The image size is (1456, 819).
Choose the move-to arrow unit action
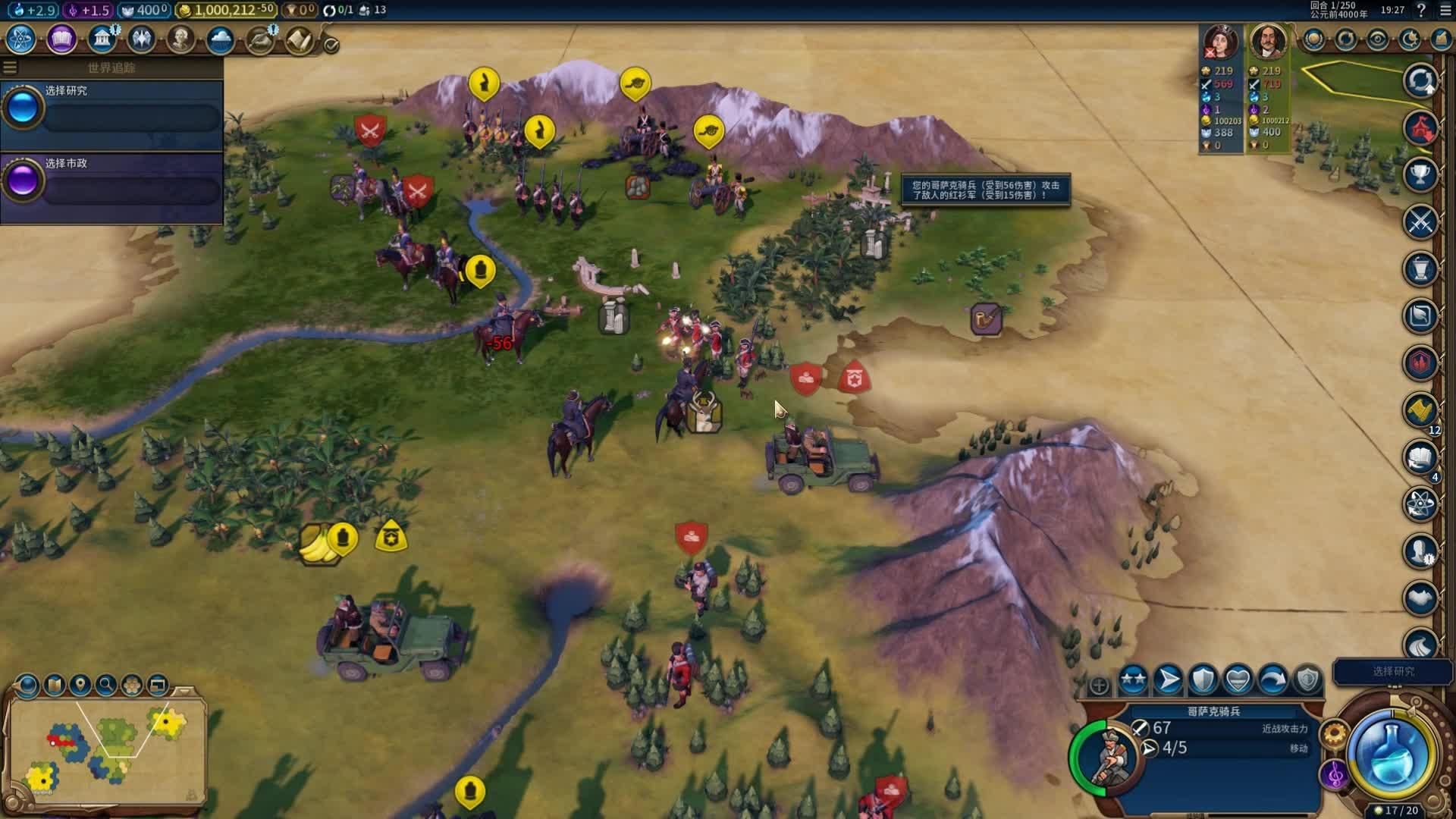(x=1168, y=679)
